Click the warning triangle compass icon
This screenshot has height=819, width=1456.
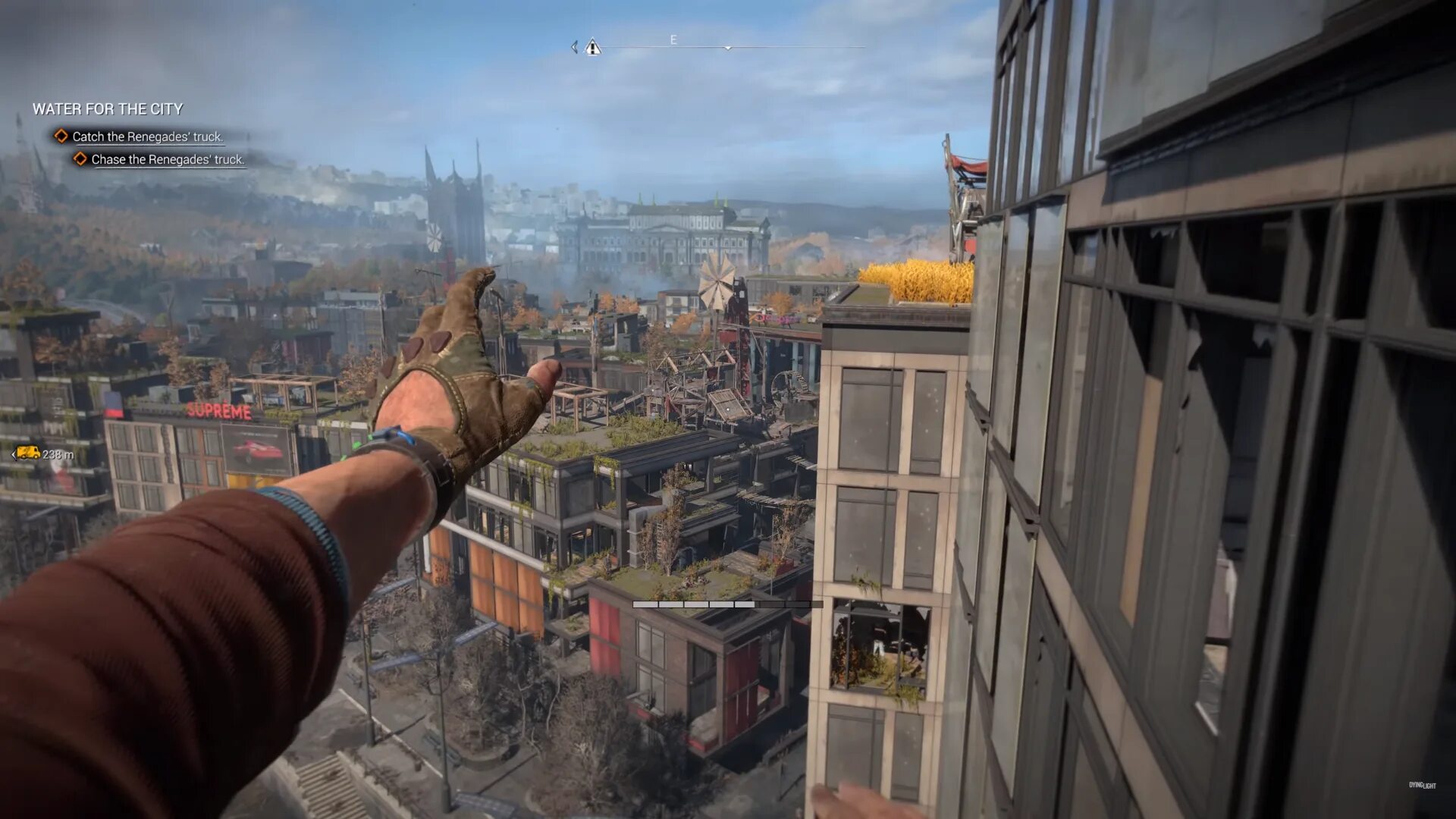(593, 48)
